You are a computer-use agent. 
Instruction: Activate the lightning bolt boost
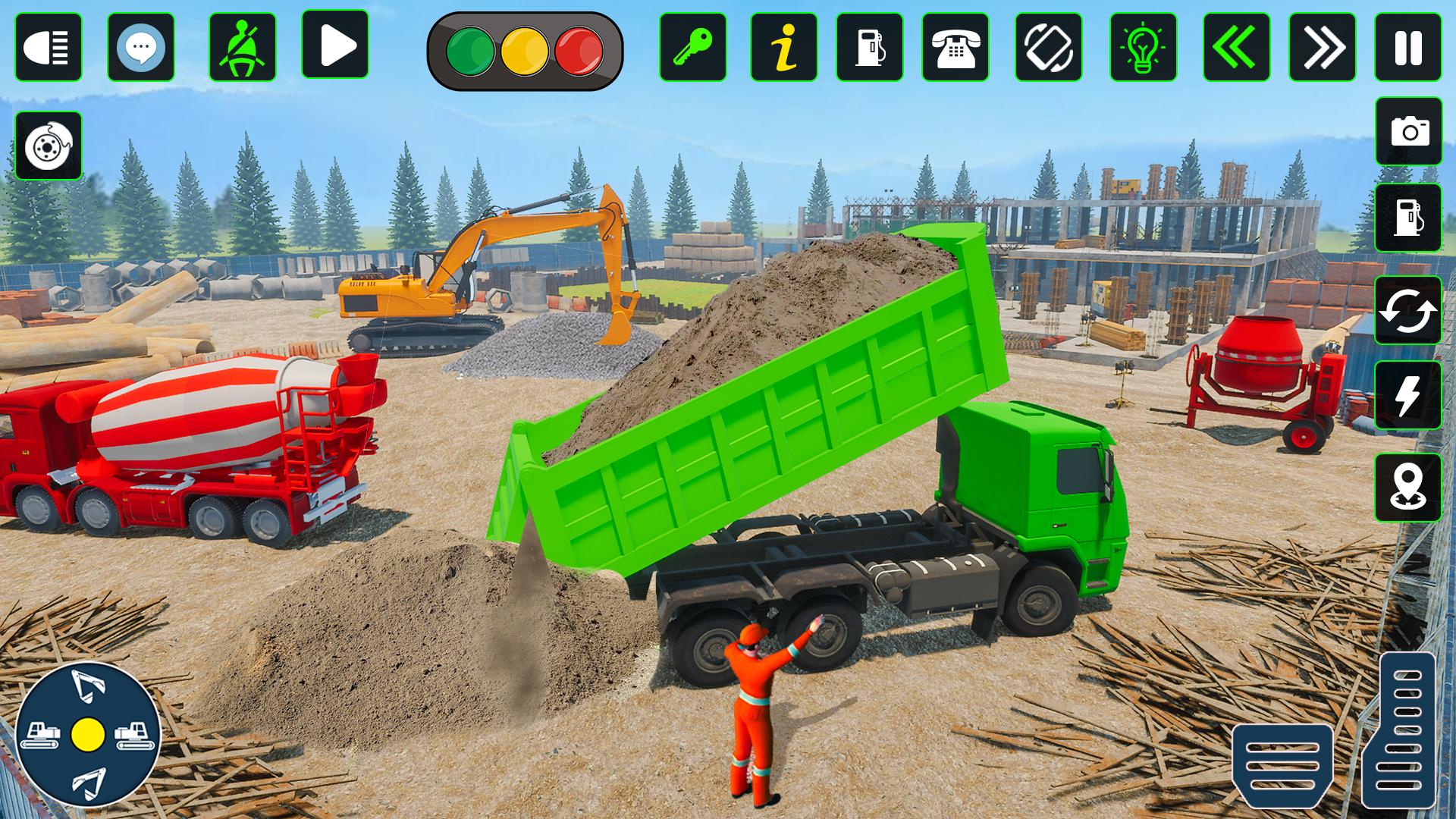point(1408,395)
